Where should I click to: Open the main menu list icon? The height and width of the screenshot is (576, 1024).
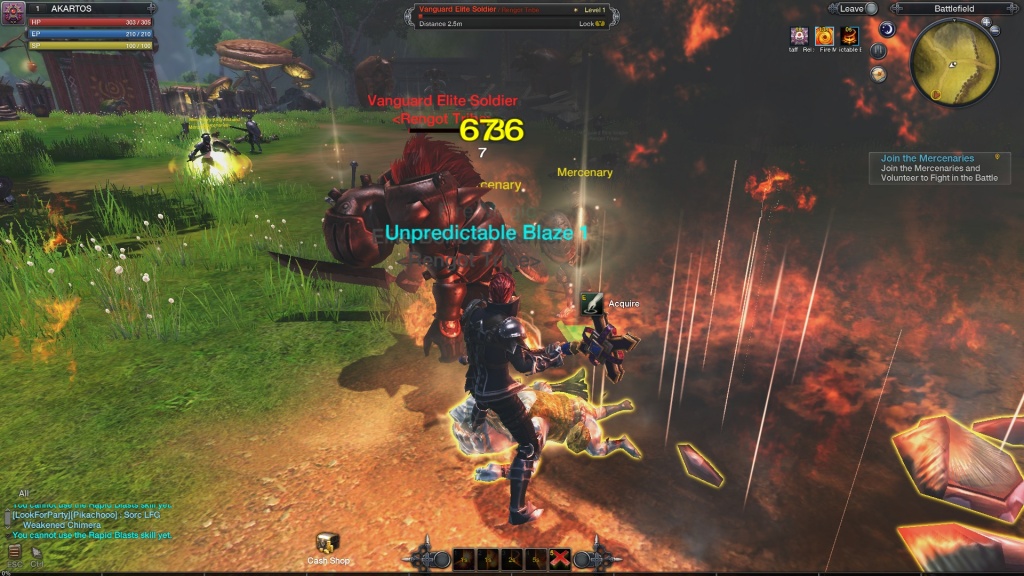click(x=14, y=551)
